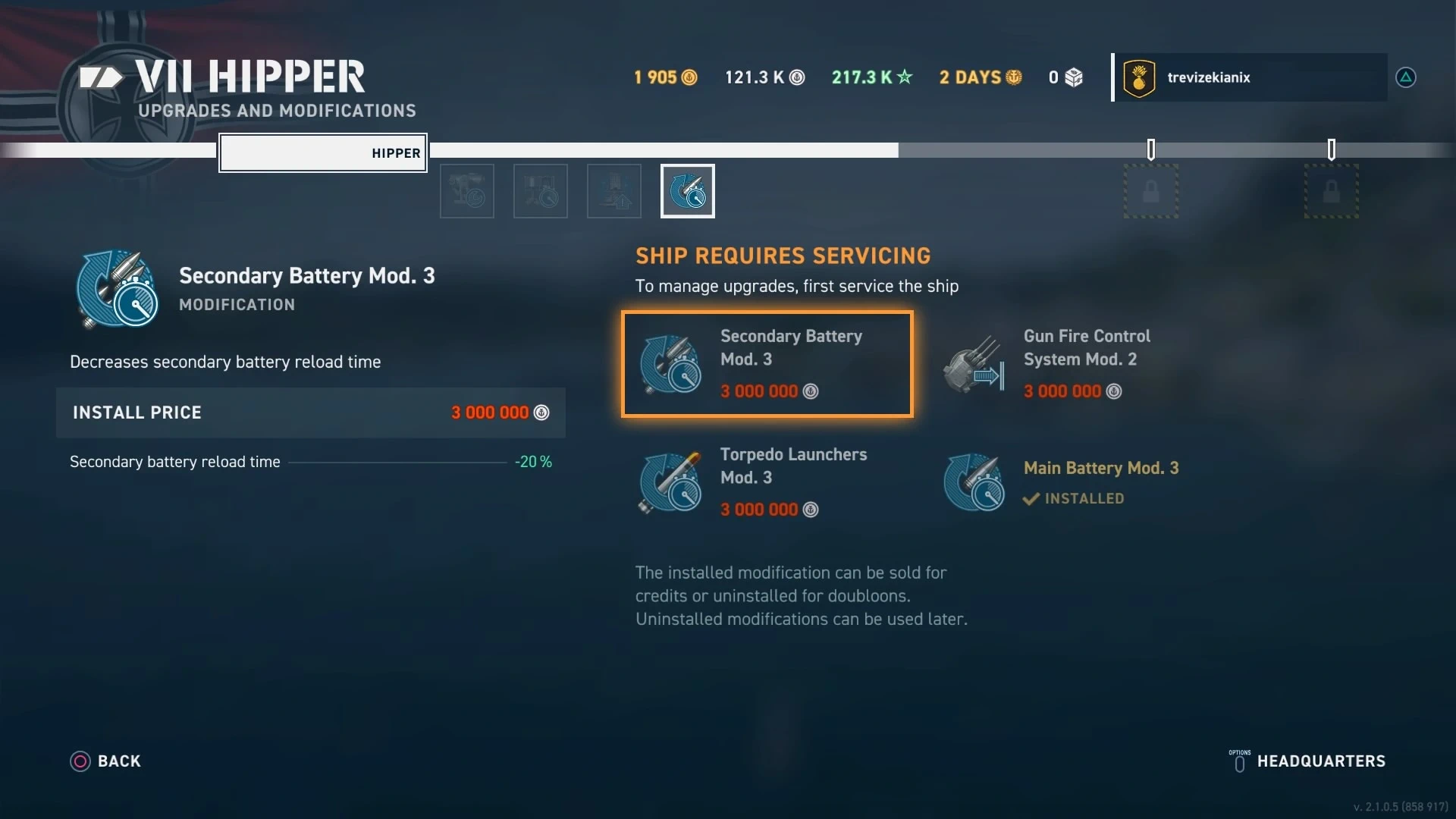Open the highlighted fourth upgrade slot
Screen dimensions: 1456x819
click(x=687, y=191)
